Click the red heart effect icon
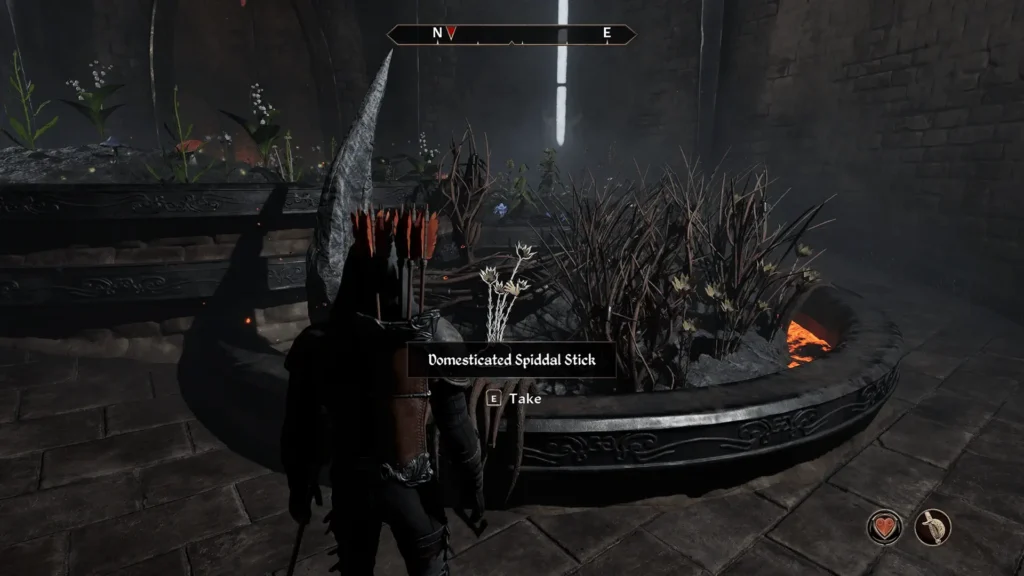This screenshot has height=576, width=1024. pyautogui.click(x=885, y=527)
